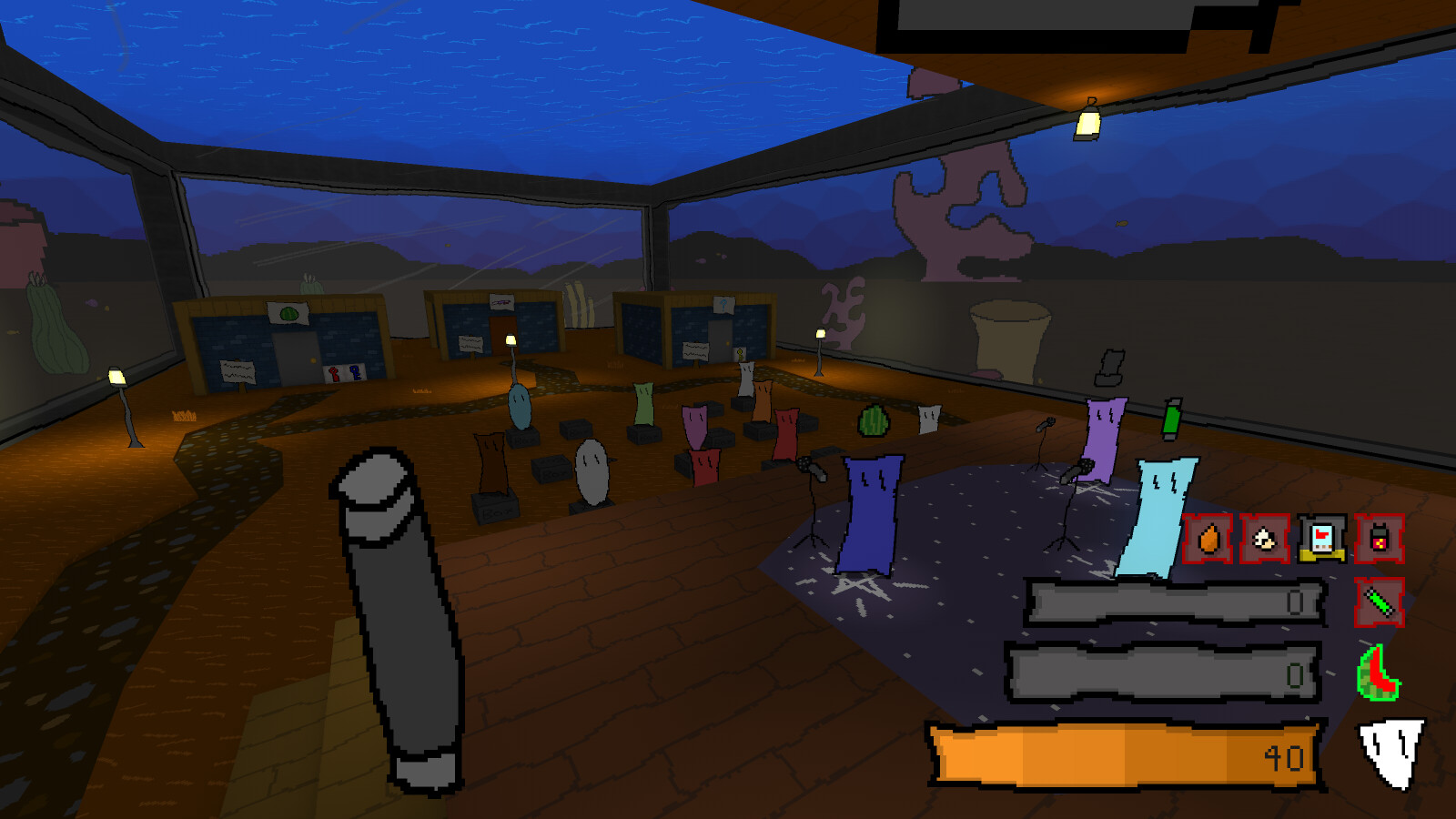The height and width of the screenshot is (819, 1456).
Task: Select the battery item icon
Action: (1379, 539)
